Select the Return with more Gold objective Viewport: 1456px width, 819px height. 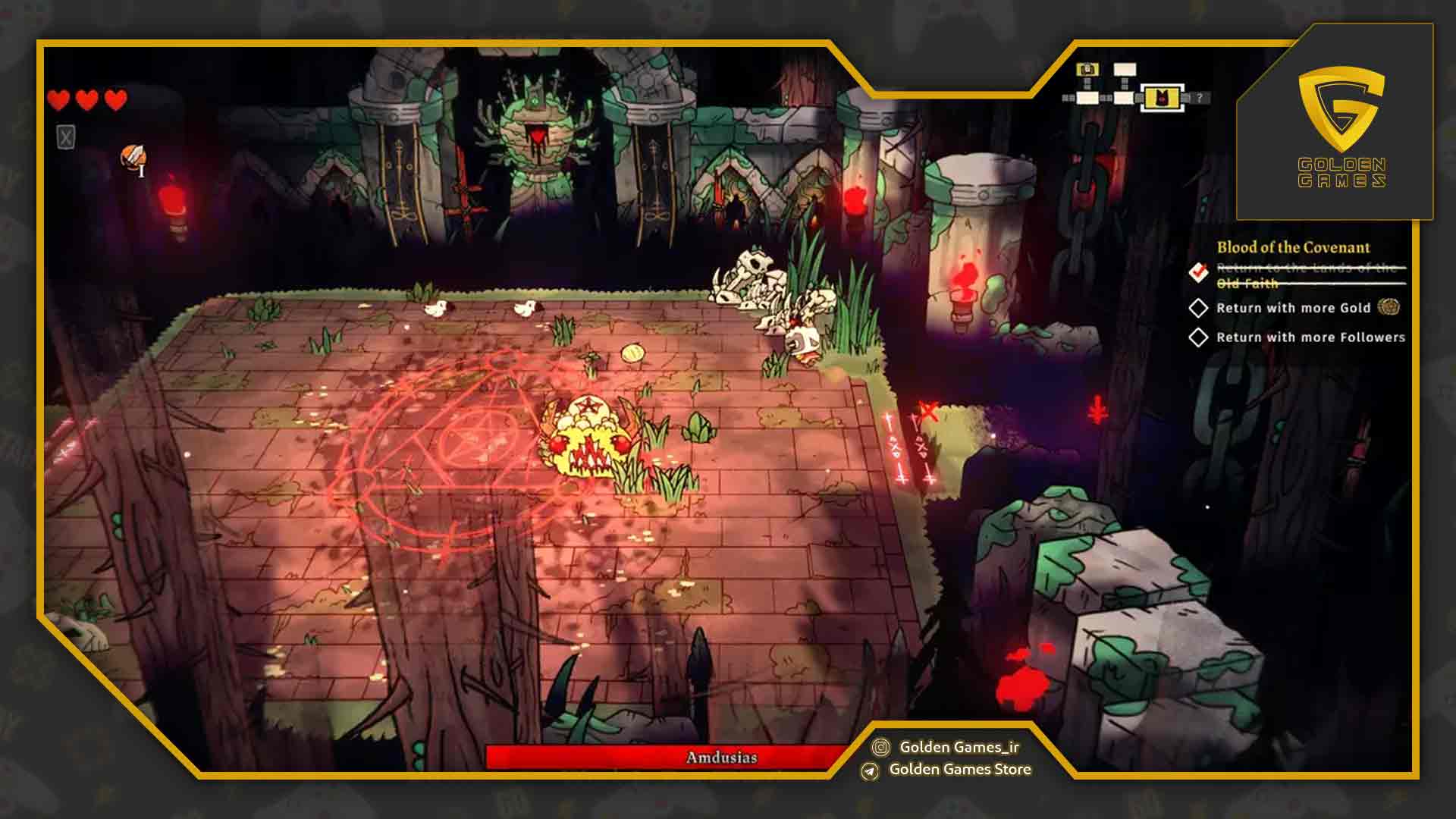point(1293,308)
